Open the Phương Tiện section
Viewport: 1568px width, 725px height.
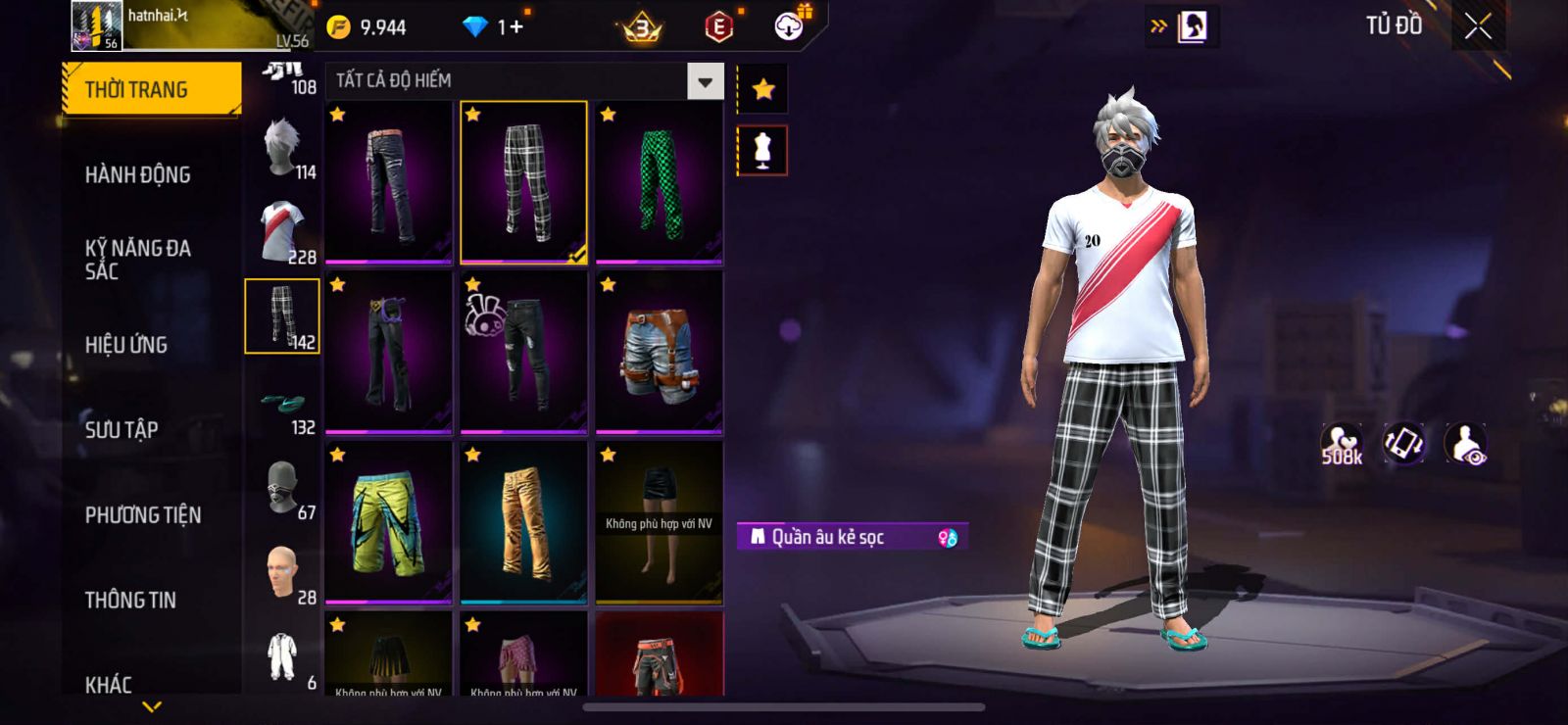(143, 515)
